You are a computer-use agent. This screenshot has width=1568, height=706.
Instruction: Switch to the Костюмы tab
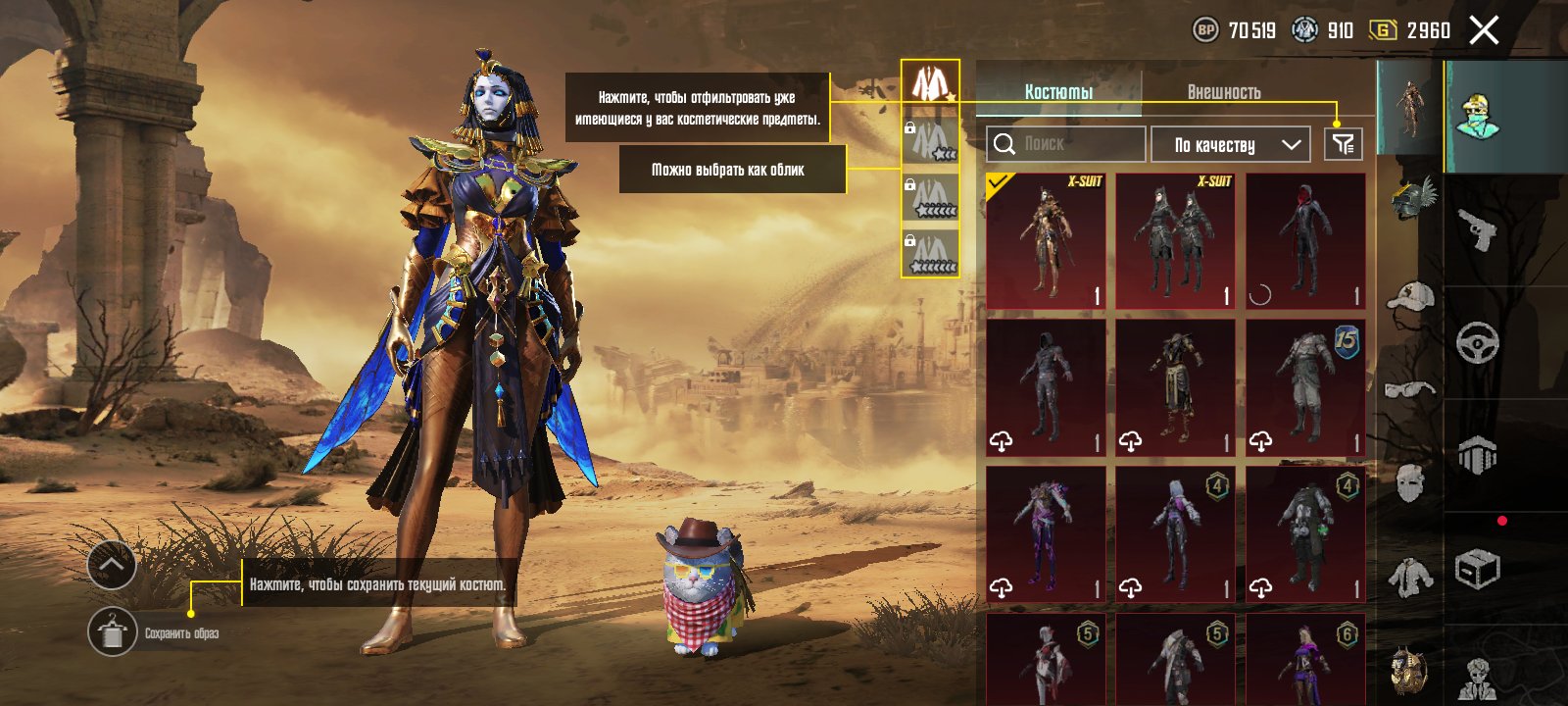pyautogui.click(x=1058, y=92)
